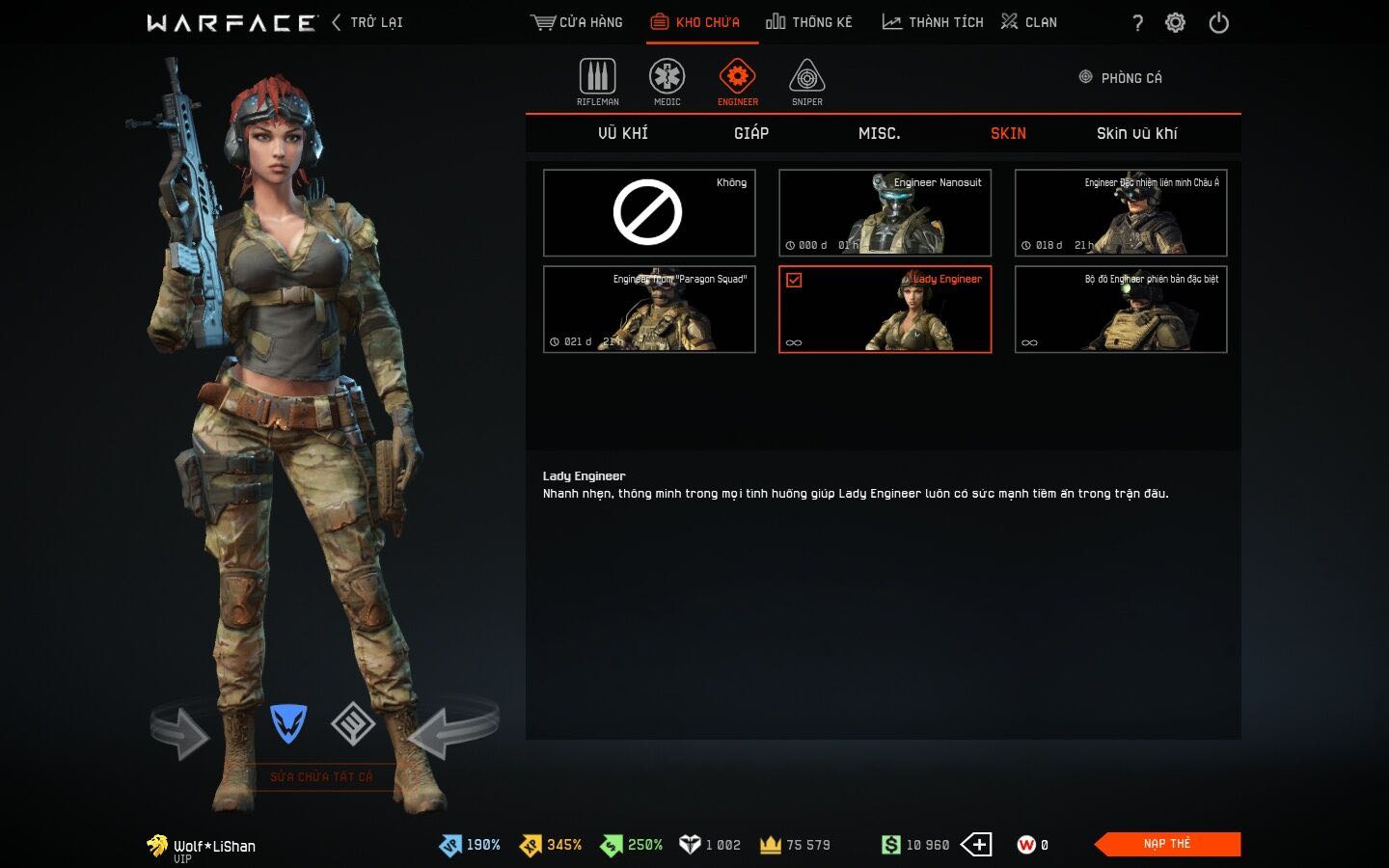This screenshot has height=868, width=1389.
Task: Click the question mark help icon
Action: coord(1137,23)
